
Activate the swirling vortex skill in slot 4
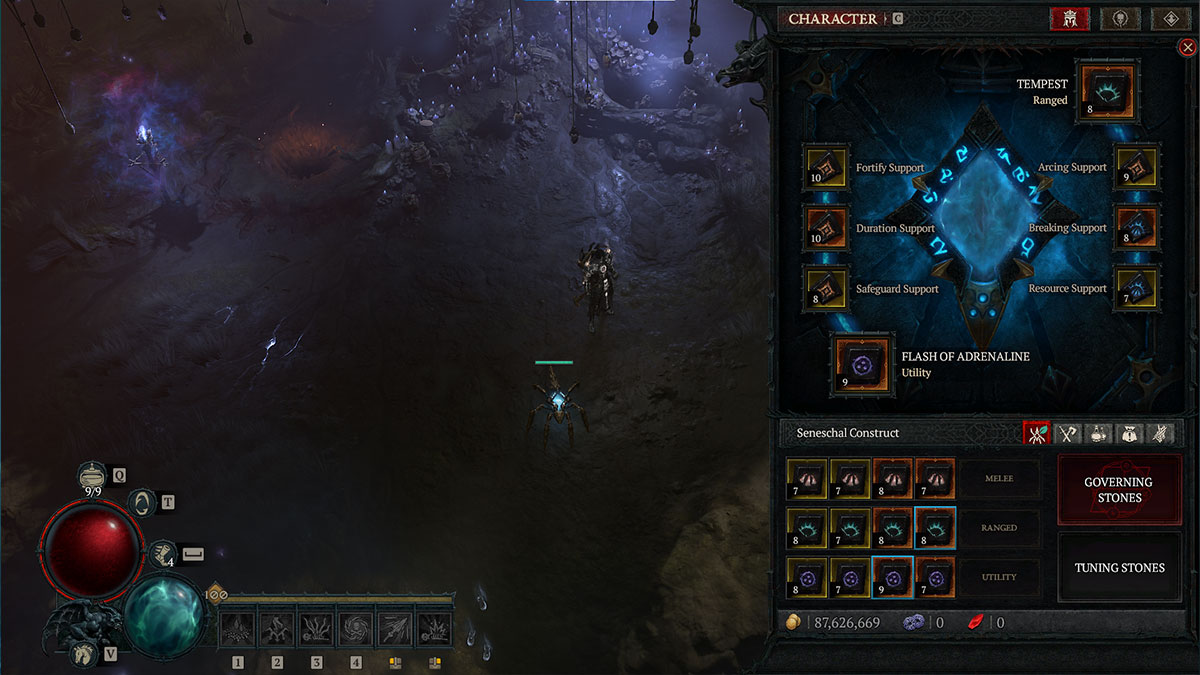(356, 629)
